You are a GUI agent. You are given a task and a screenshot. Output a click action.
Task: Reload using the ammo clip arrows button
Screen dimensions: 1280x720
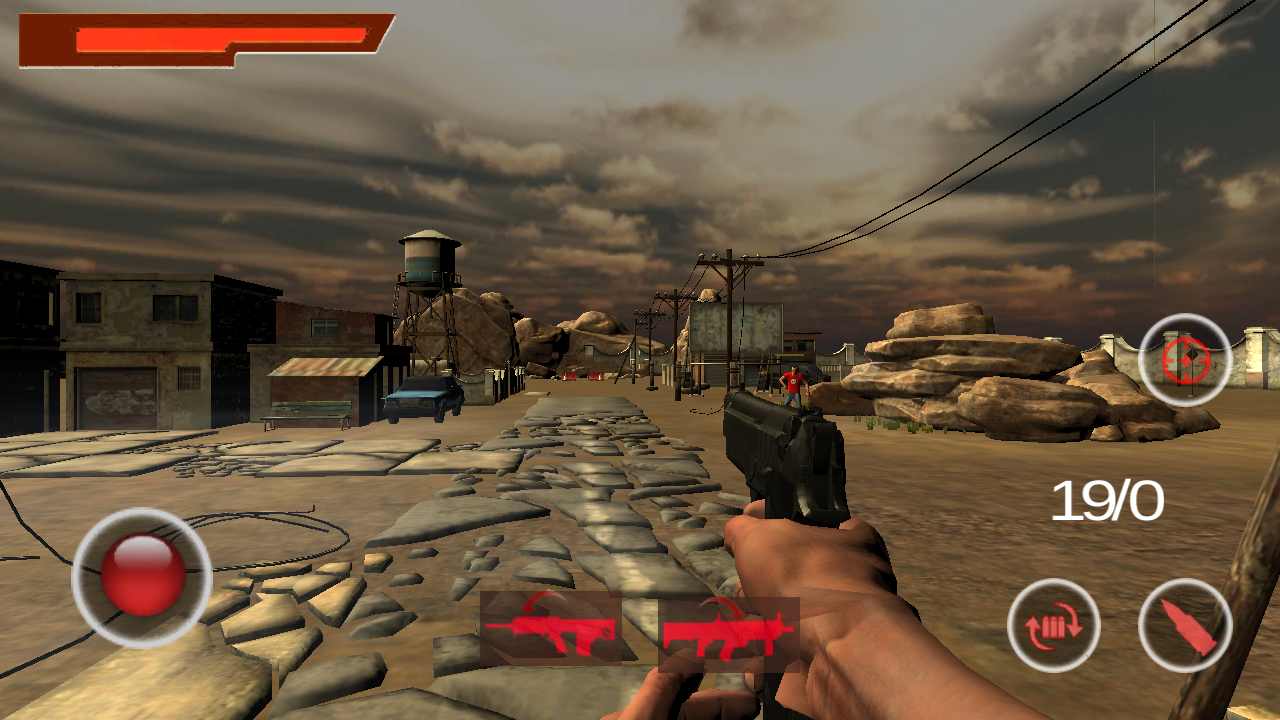pyautogui.click(x=1054, y=625)
